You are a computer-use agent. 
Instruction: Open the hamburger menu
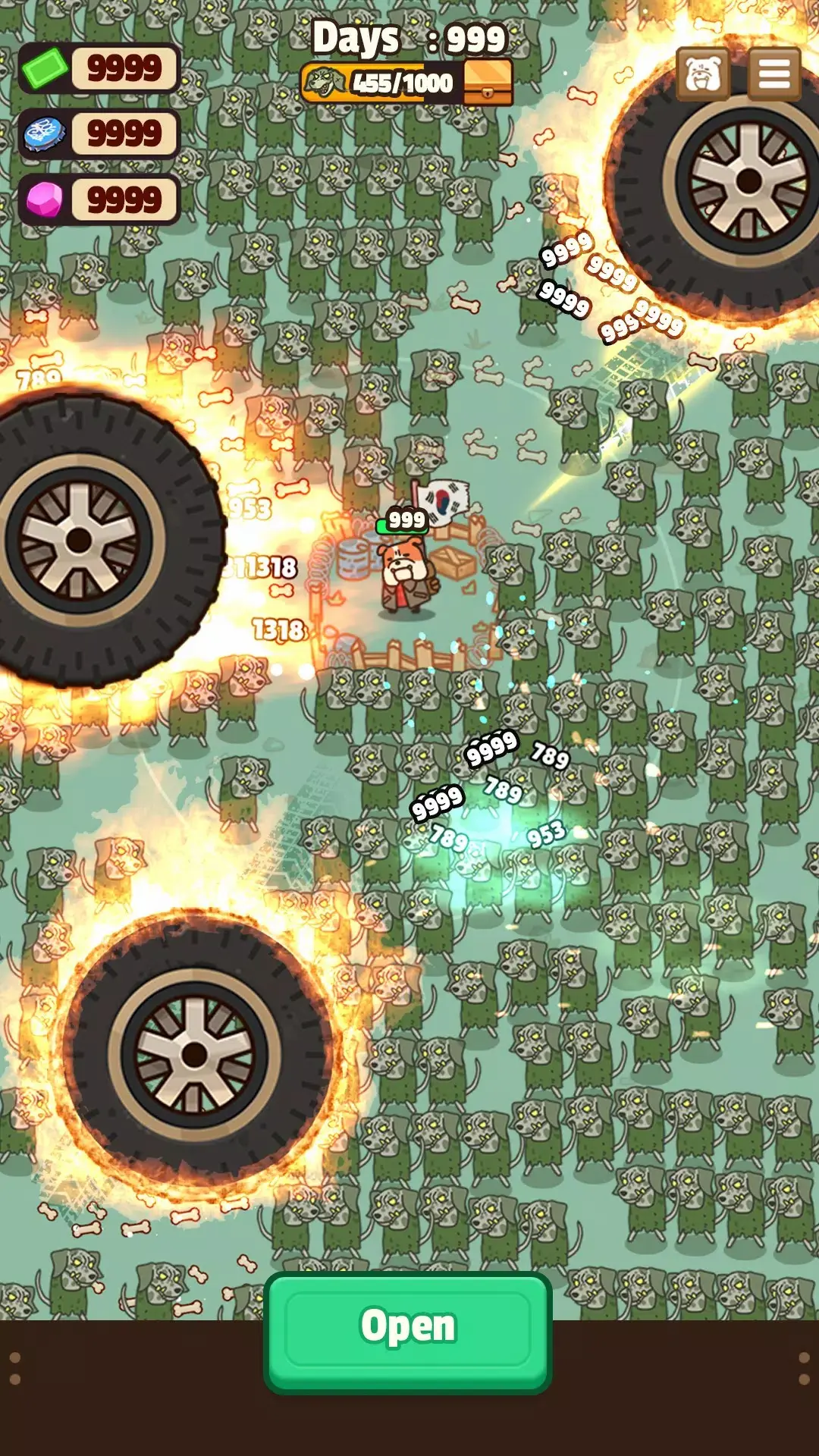pos(774,74)
